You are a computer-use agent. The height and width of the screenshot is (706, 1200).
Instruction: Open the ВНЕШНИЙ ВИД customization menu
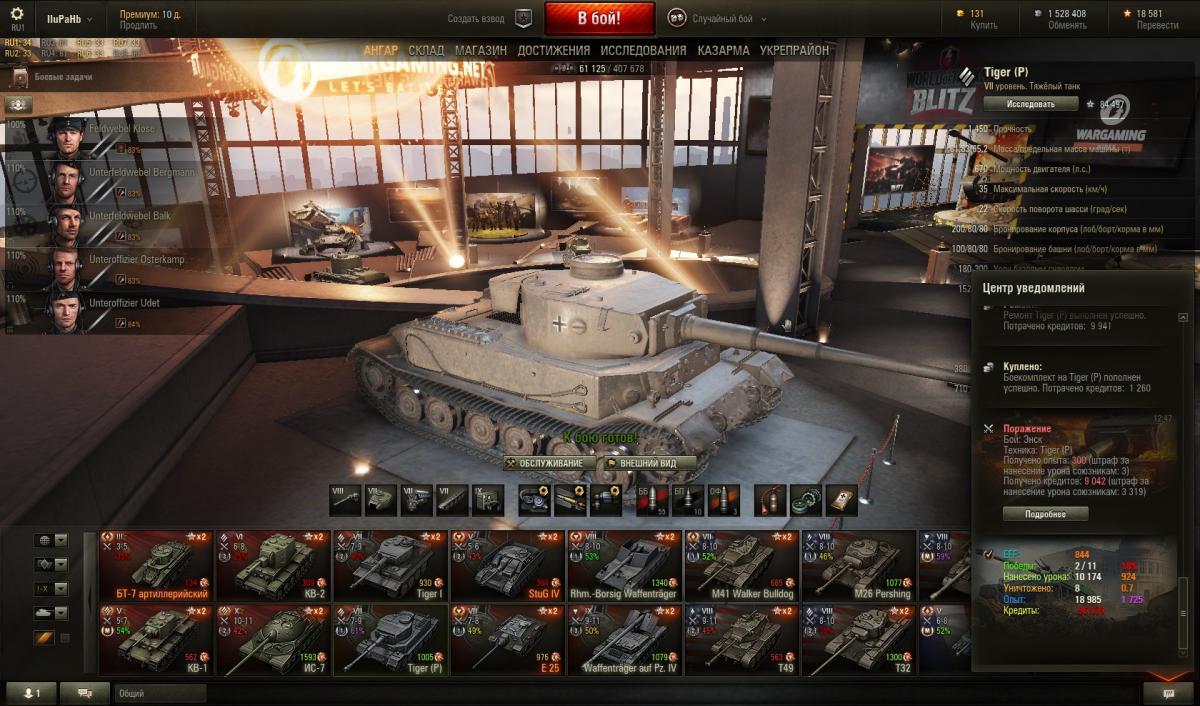(640, 464)
